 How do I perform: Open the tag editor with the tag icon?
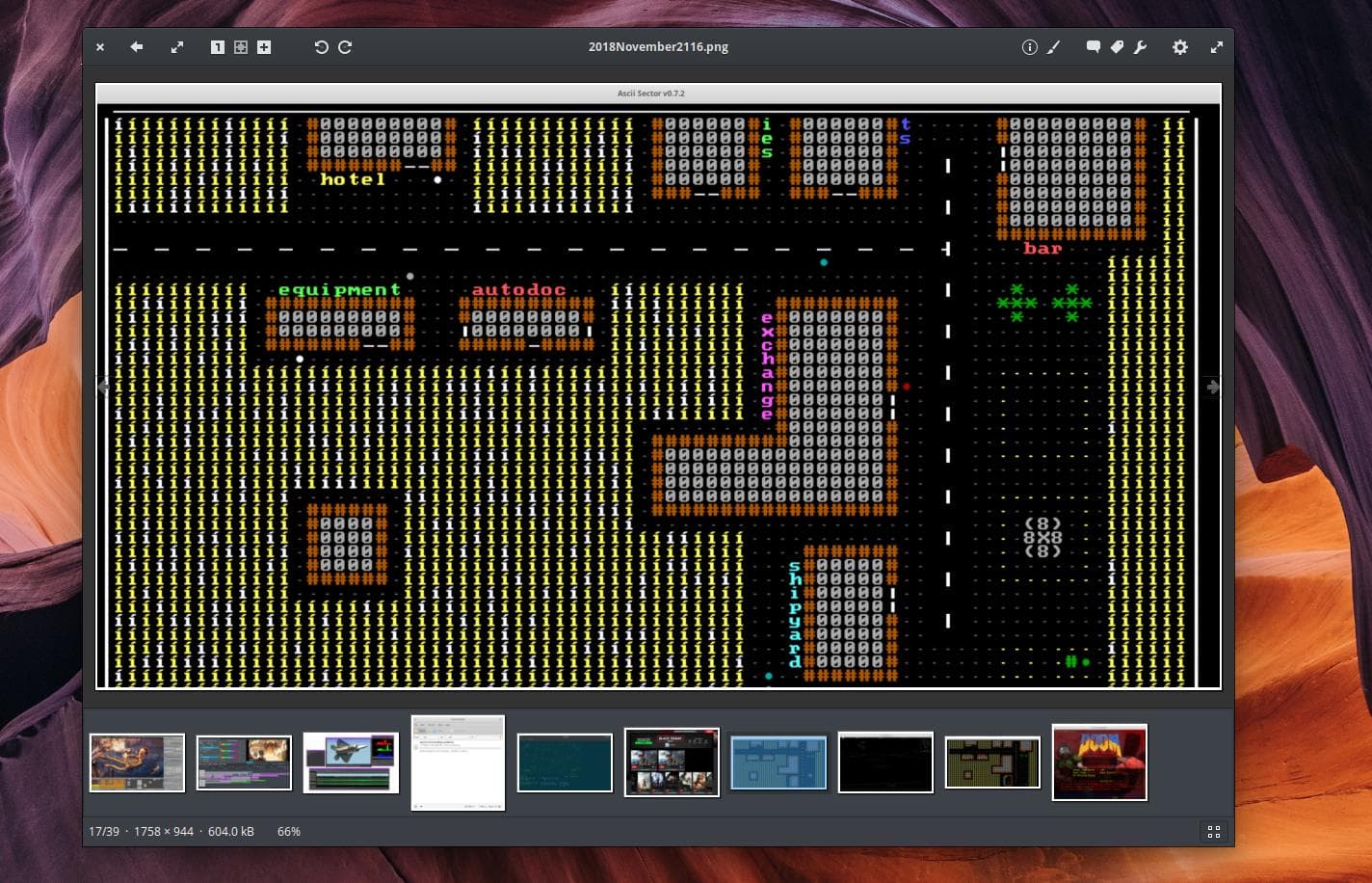pos(1118,46)
